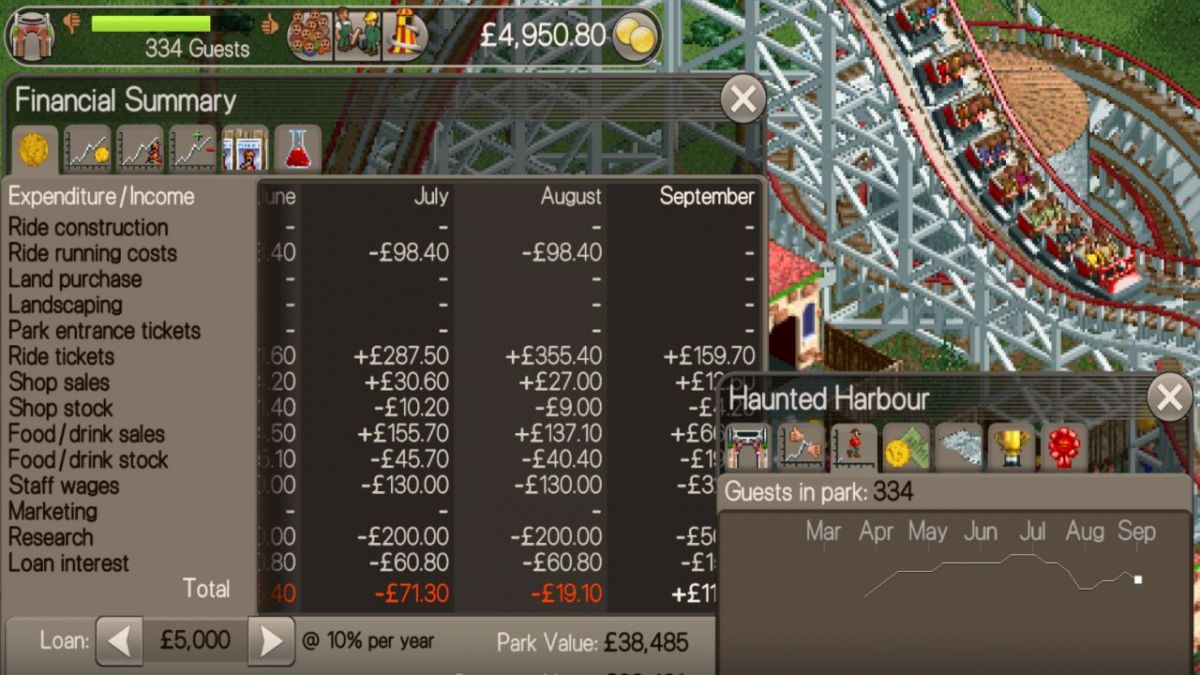The image size is (1200, 675).
Task: Switch to the weekly profit graph tab
Action: click(x=193, y=150)
